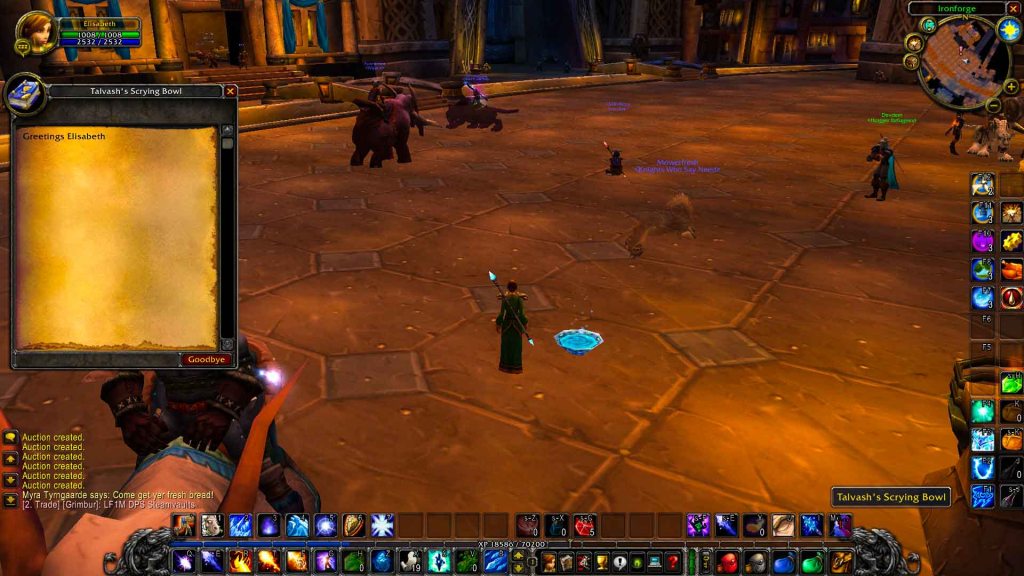
Task: Close the minimap using its X button
Action: [1013, 8]
